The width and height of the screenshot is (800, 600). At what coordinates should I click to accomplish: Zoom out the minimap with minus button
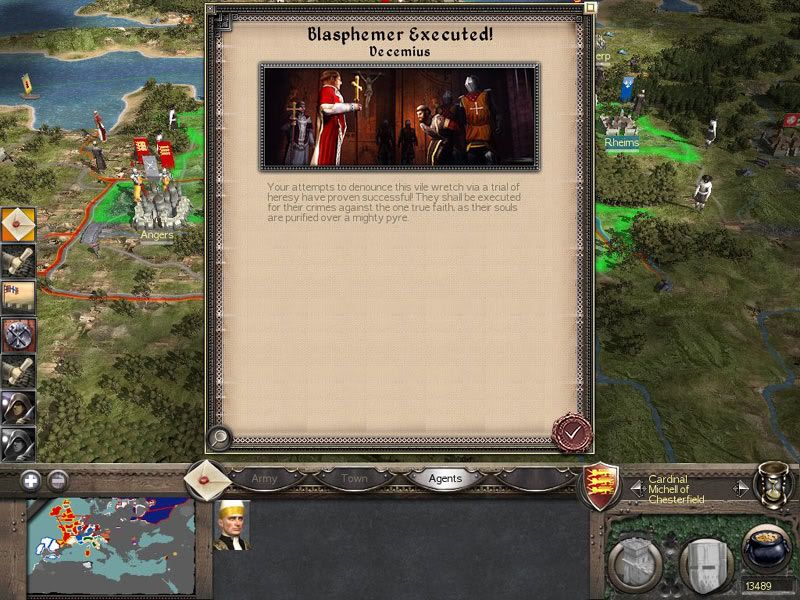tap(57, 479)
